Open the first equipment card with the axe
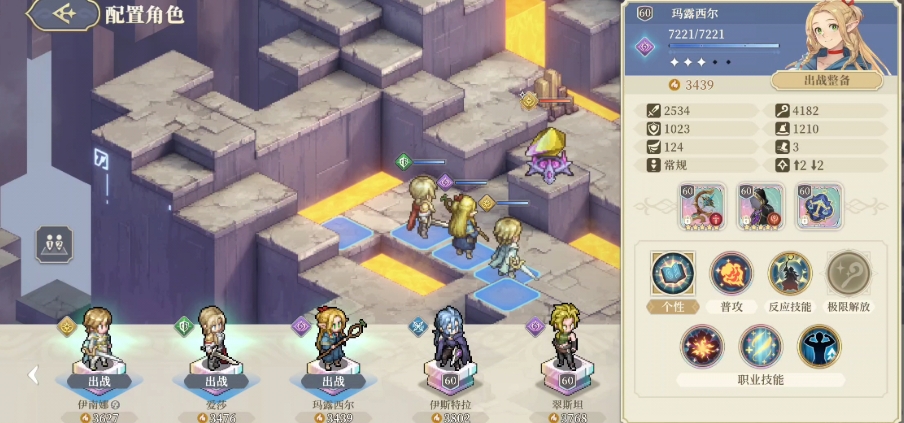 pos(704,206)
